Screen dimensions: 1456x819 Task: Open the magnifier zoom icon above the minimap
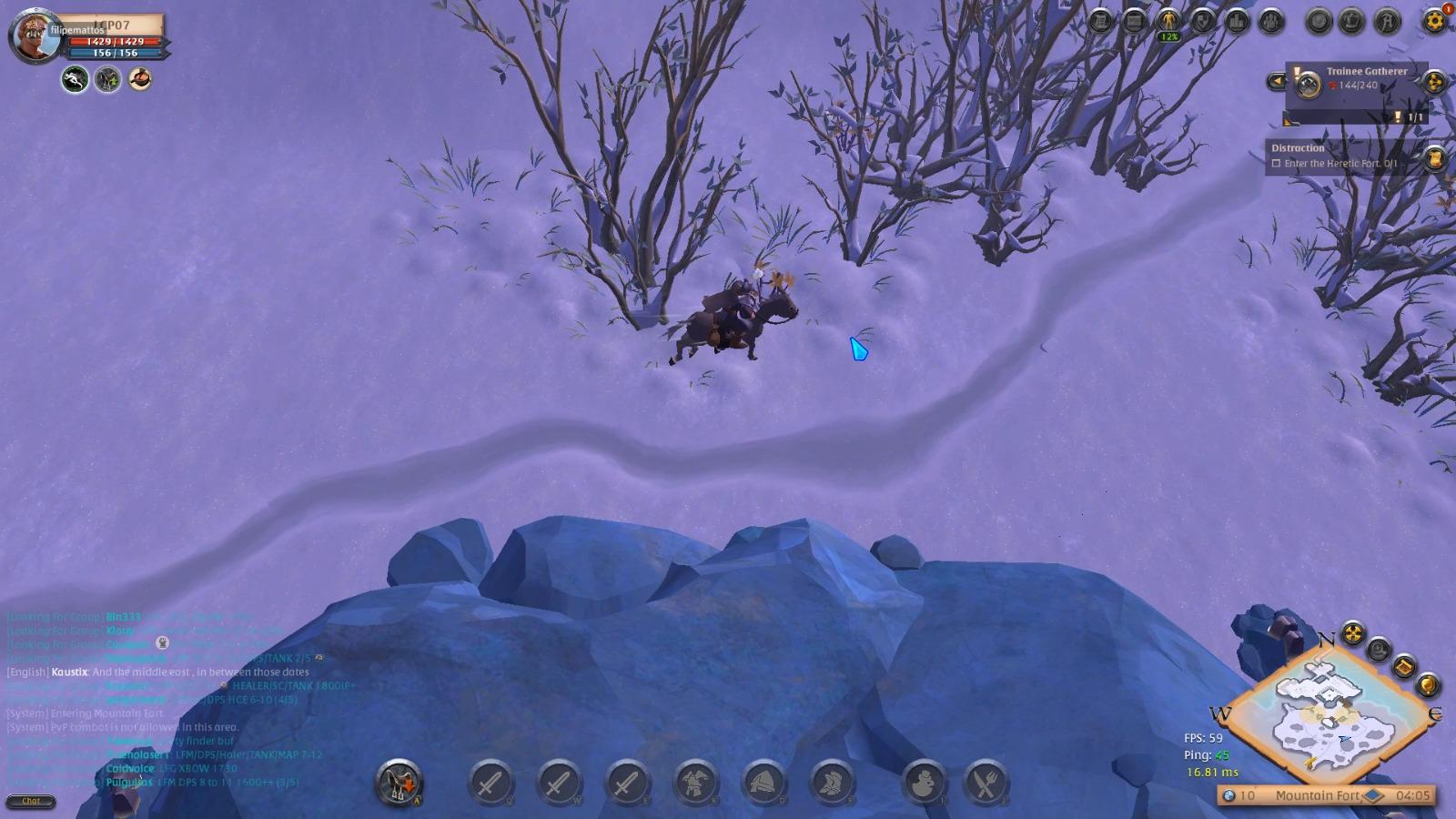(1378, 649)
